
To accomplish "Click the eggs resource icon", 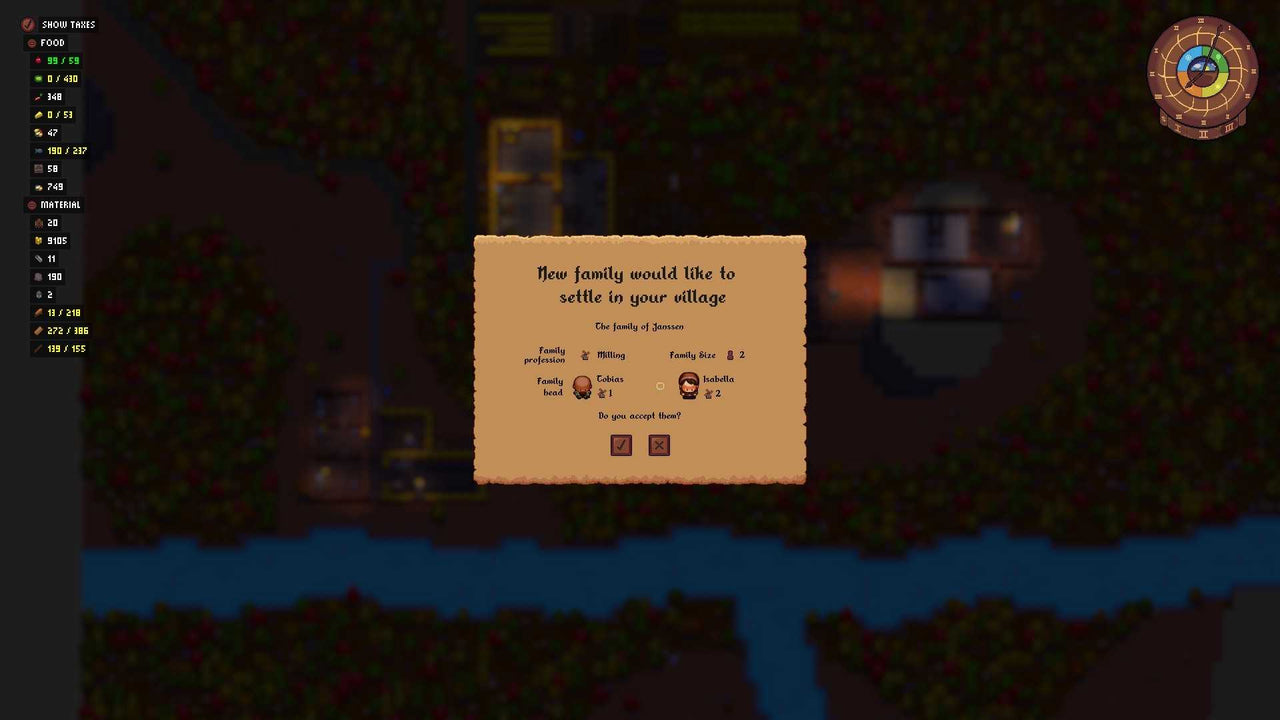I will [x=38, y=132].
